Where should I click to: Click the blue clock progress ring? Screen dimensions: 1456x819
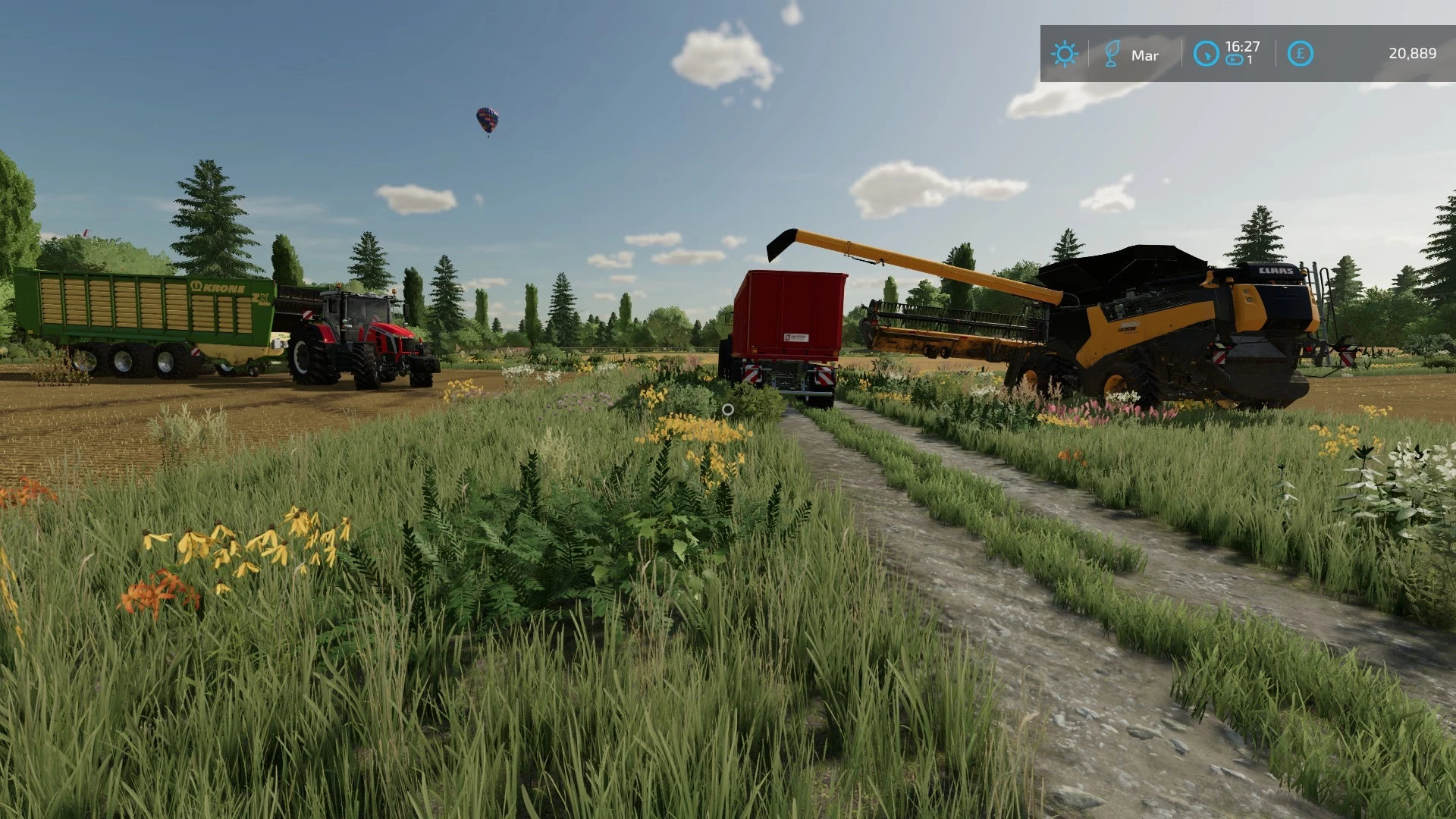[1207, 53]
